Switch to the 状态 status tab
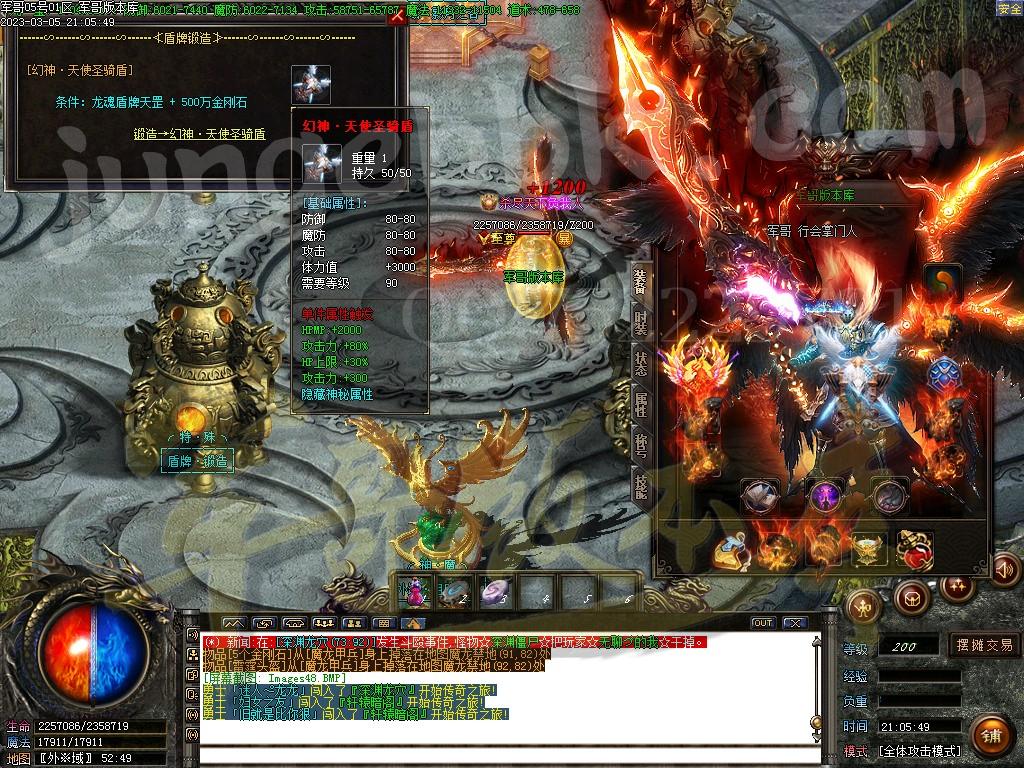This screenshot has height=768, width=1024. tap(641, 365)
